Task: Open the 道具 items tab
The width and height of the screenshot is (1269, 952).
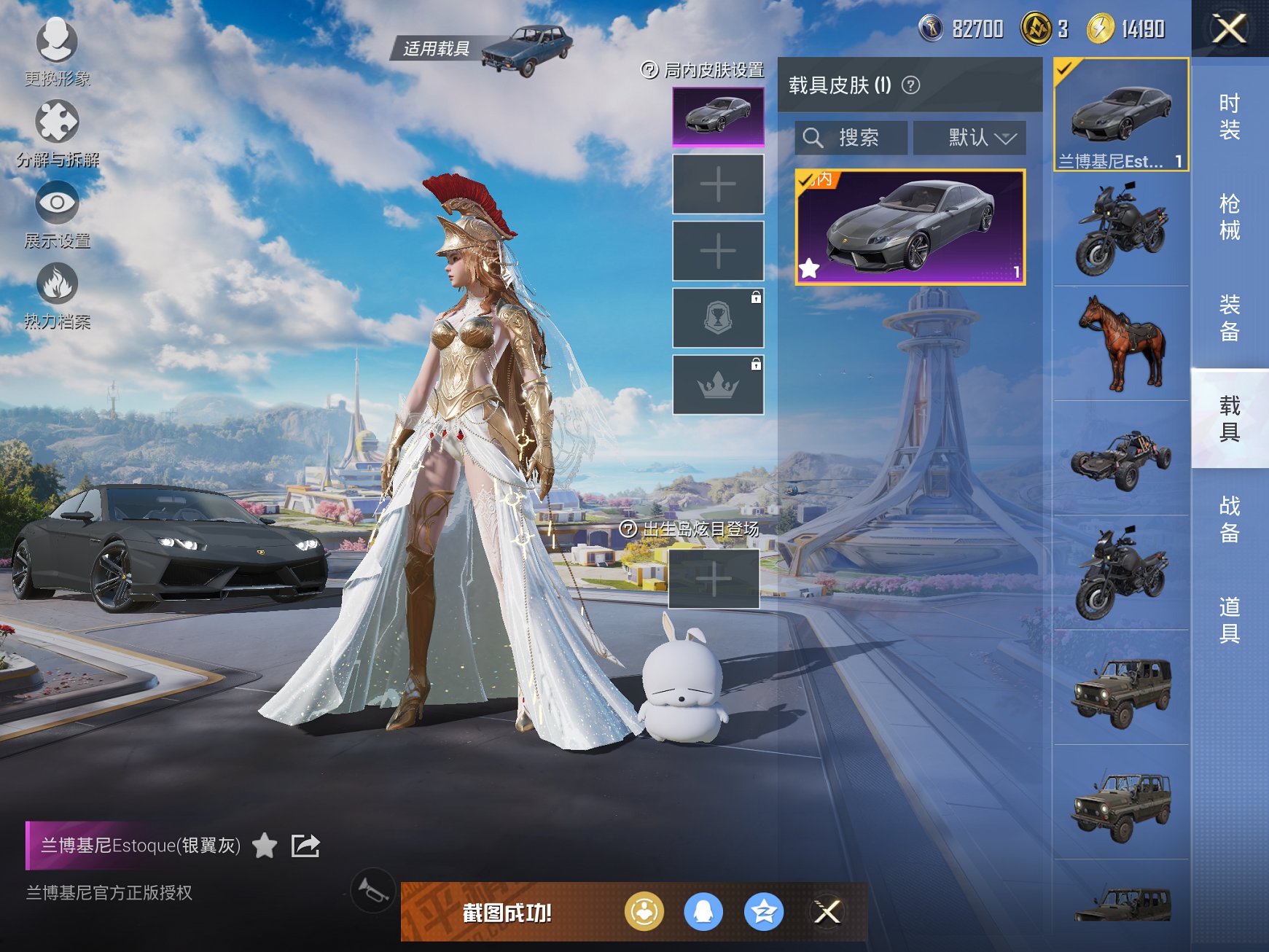Action: 1229,620
